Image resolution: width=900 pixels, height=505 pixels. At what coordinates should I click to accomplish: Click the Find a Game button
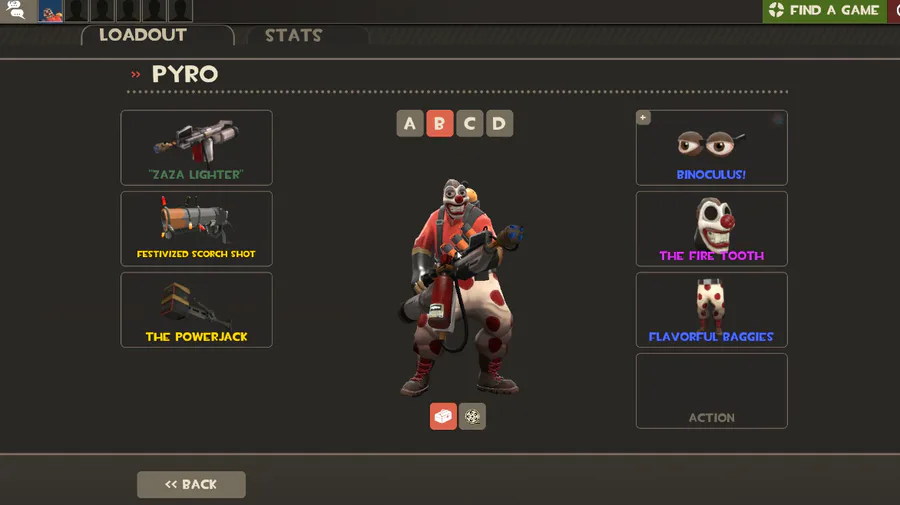(x=823, y=11)
